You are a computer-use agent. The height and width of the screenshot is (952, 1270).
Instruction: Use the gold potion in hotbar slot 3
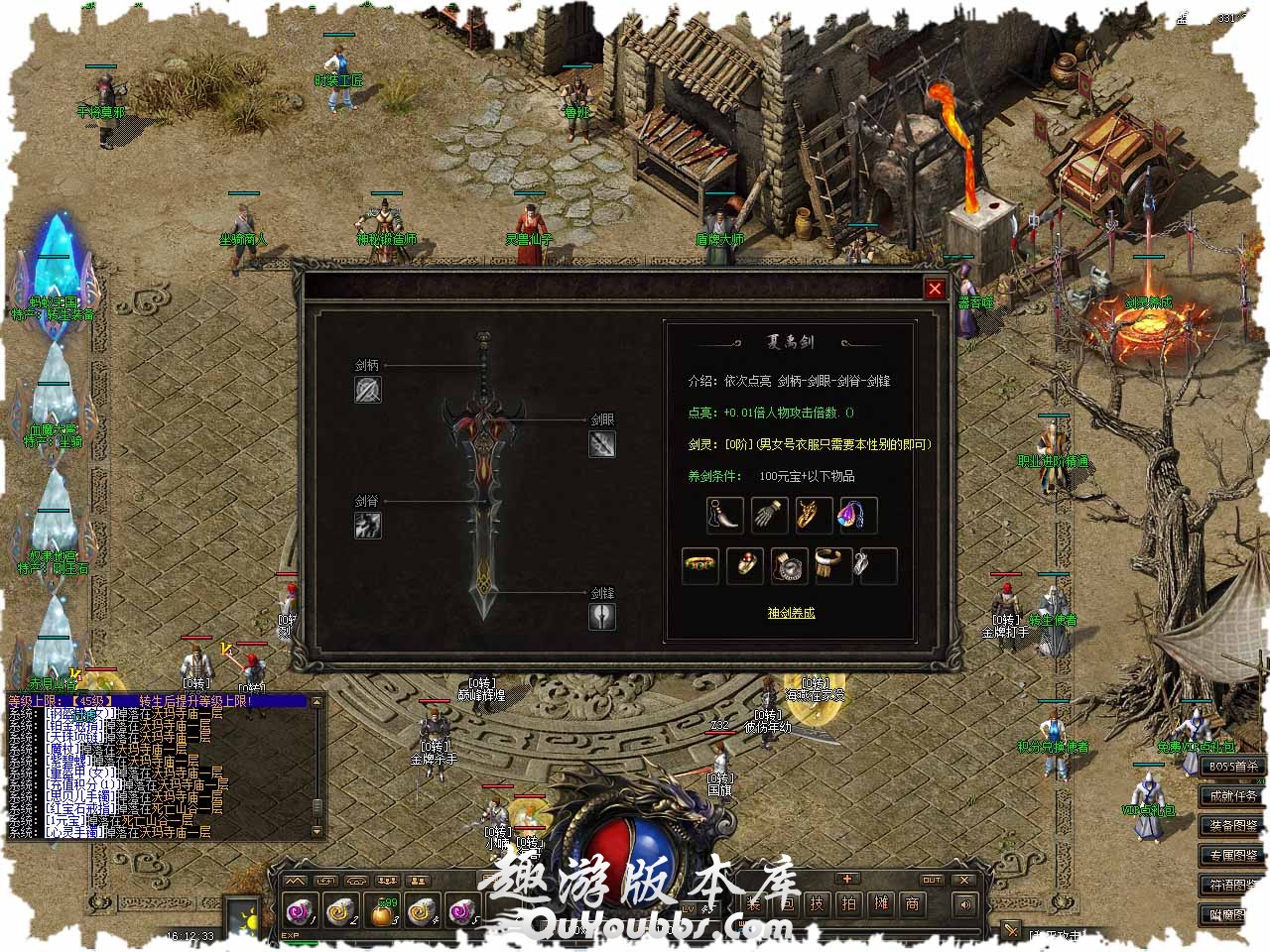point(384,908)
